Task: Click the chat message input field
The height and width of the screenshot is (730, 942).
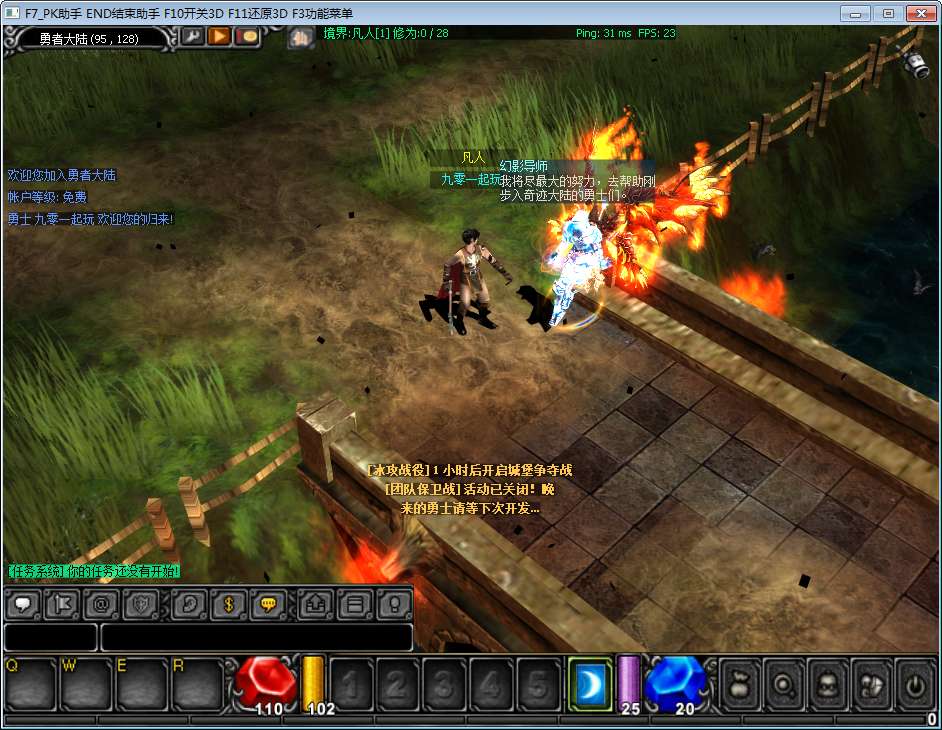Action: 256,637
